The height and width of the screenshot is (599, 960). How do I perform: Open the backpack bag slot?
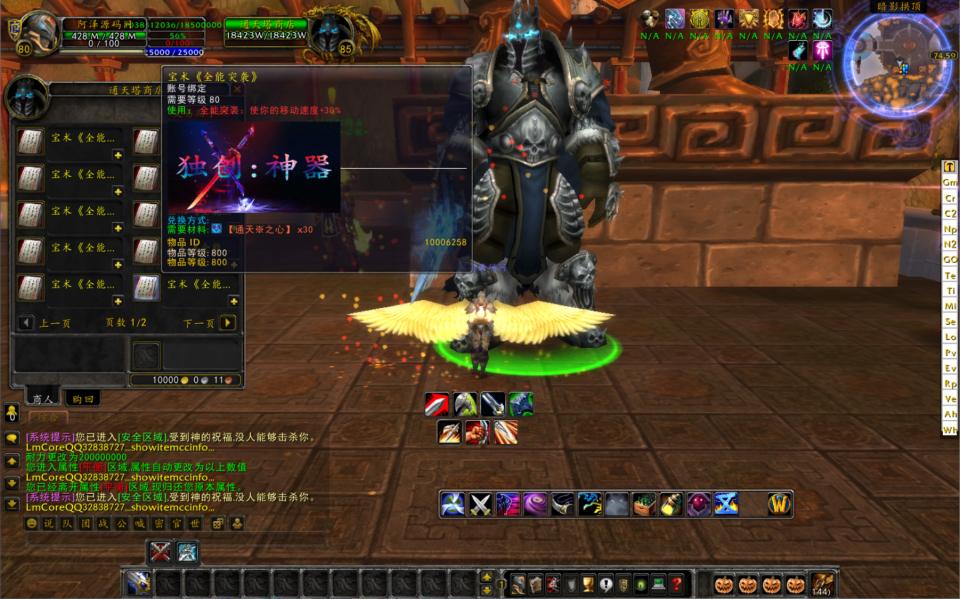(822, 583)
